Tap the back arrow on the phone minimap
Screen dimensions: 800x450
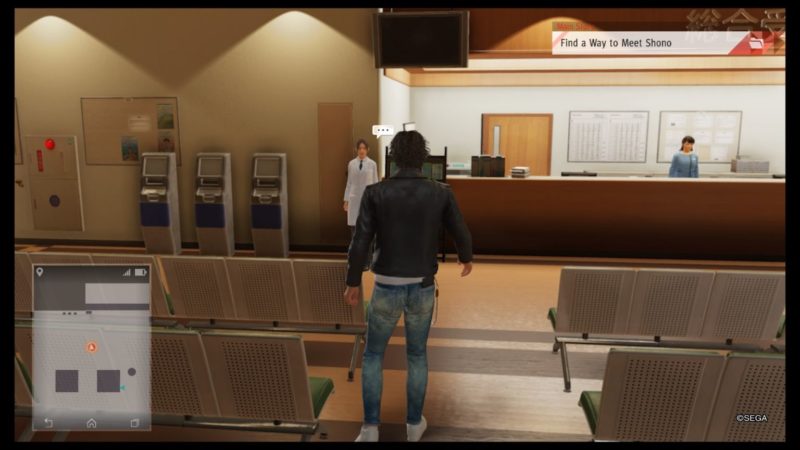click(47, 423)
